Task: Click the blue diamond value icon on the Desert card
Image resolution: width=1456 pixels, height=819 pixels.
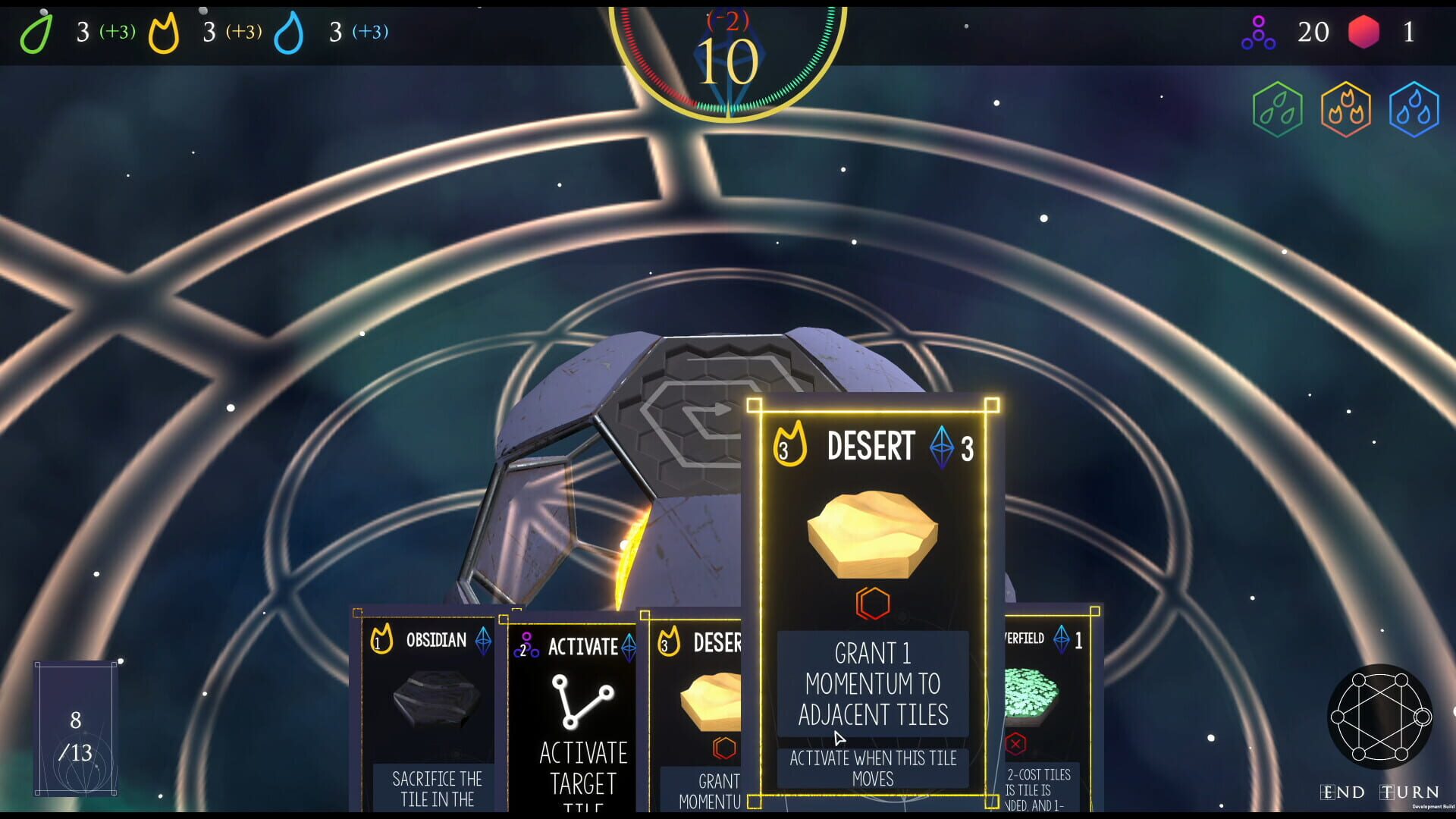Action: pyautogui.click(x=938, y=447)
